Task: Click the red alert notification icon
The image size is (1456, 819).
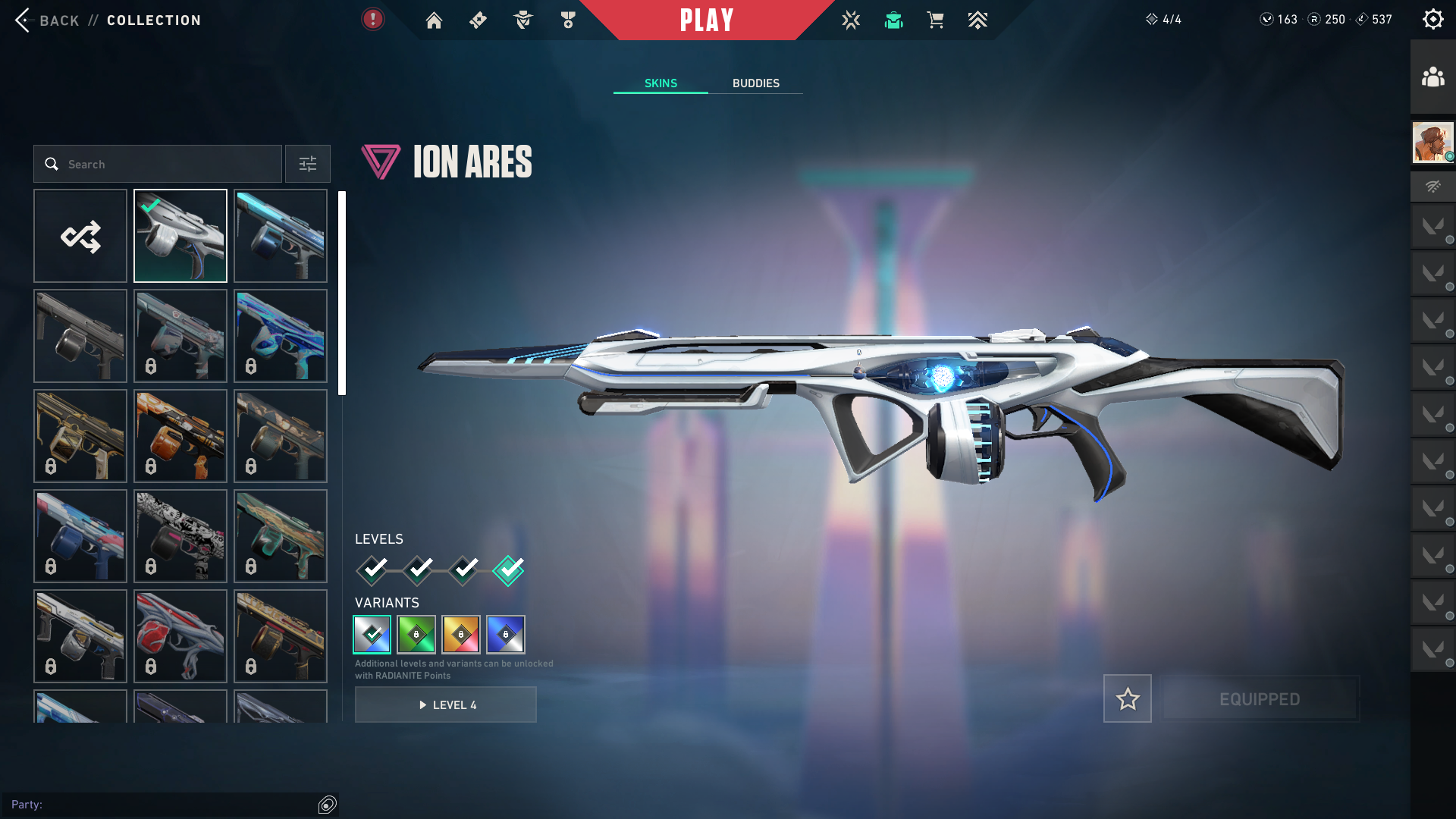Action: [x=372, y=19]
